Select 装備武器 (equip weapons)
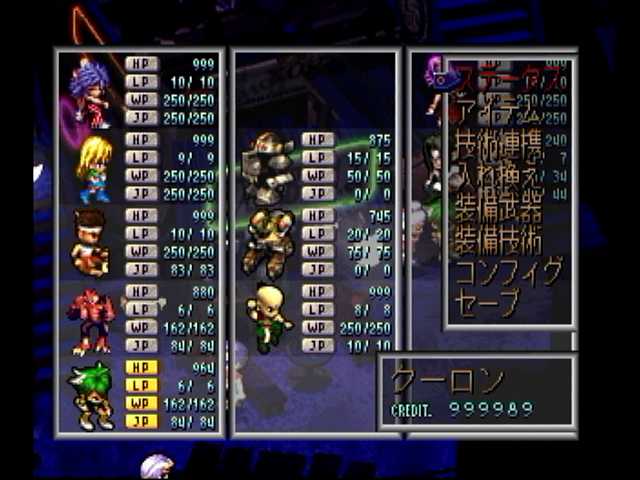The image size is (640, 480). click(499, 212)
